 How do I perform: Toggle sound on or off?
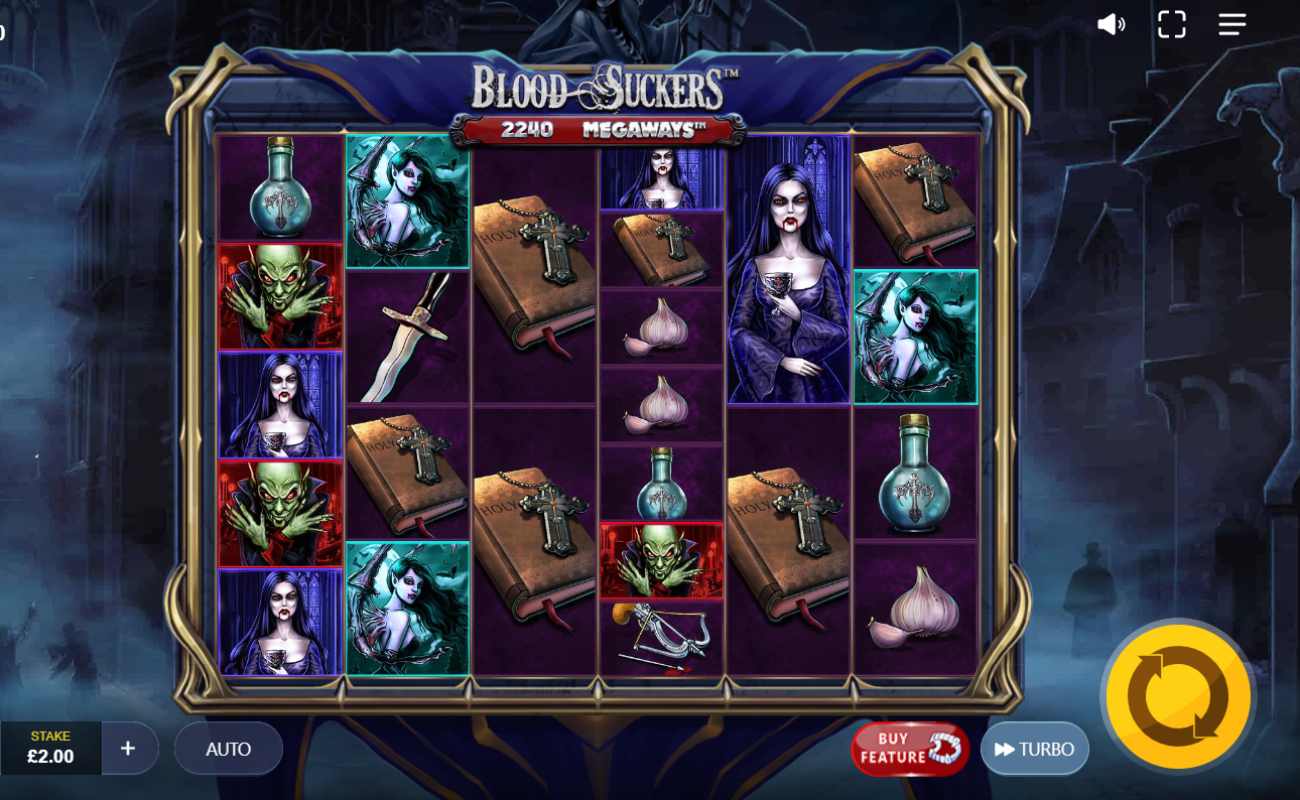[1109, 25]
